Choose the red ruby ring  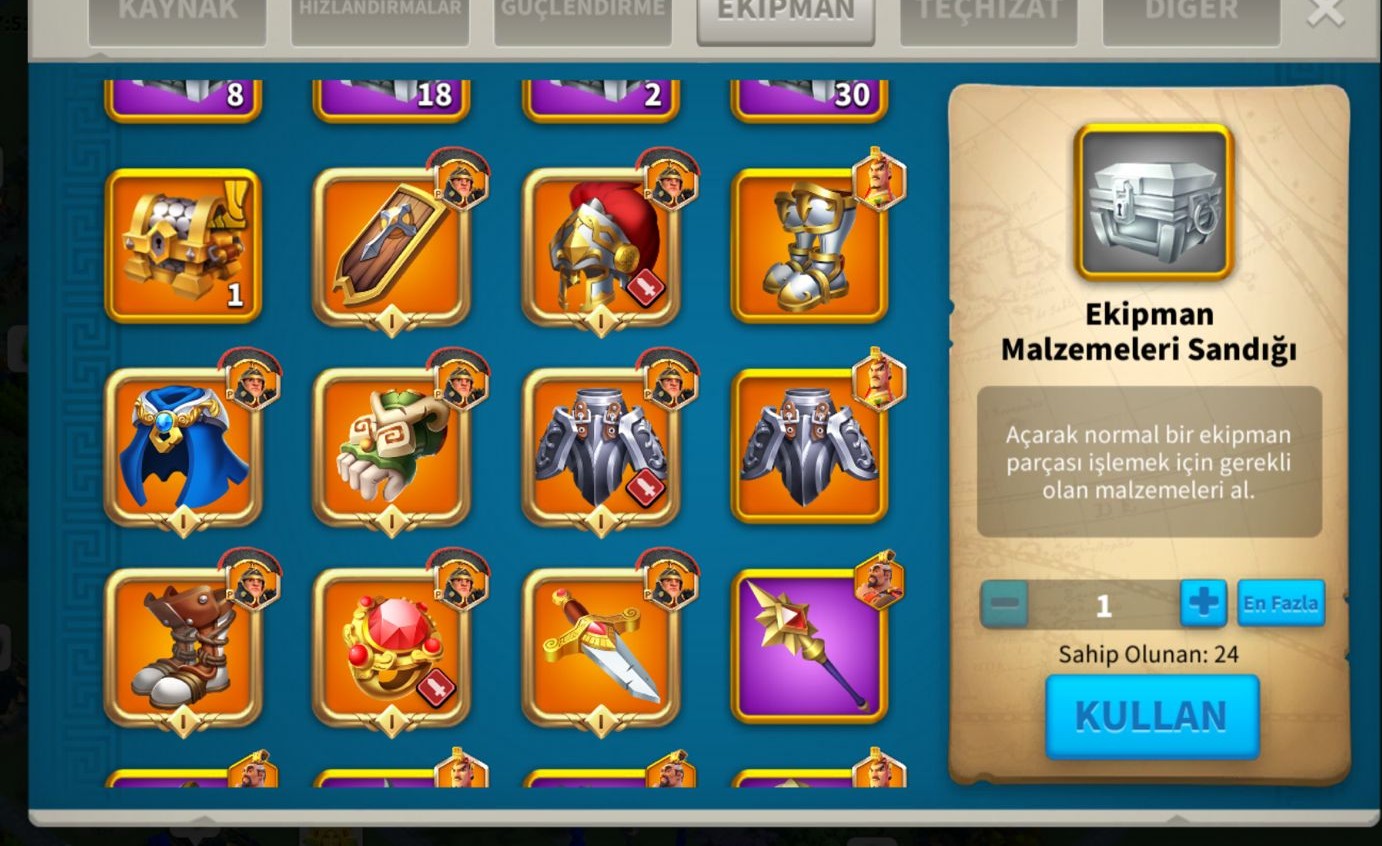(391, 646)
